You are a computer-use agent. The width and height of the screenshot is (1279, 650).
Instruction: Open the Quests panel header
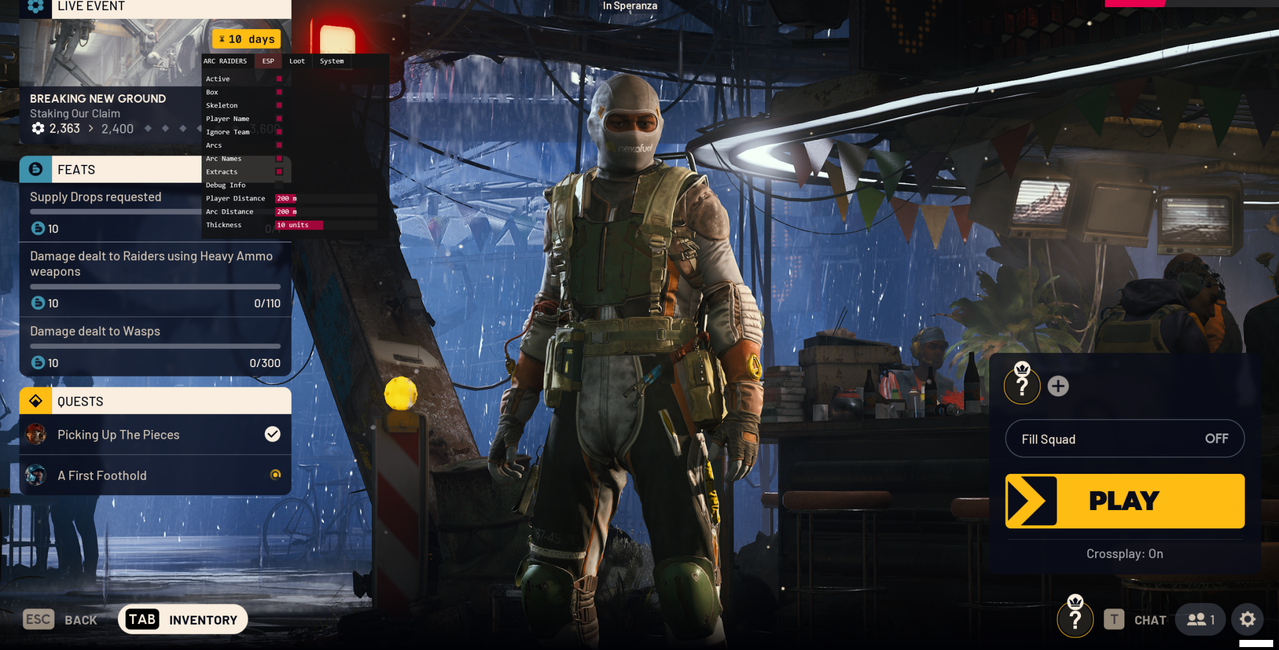(155, 401)
